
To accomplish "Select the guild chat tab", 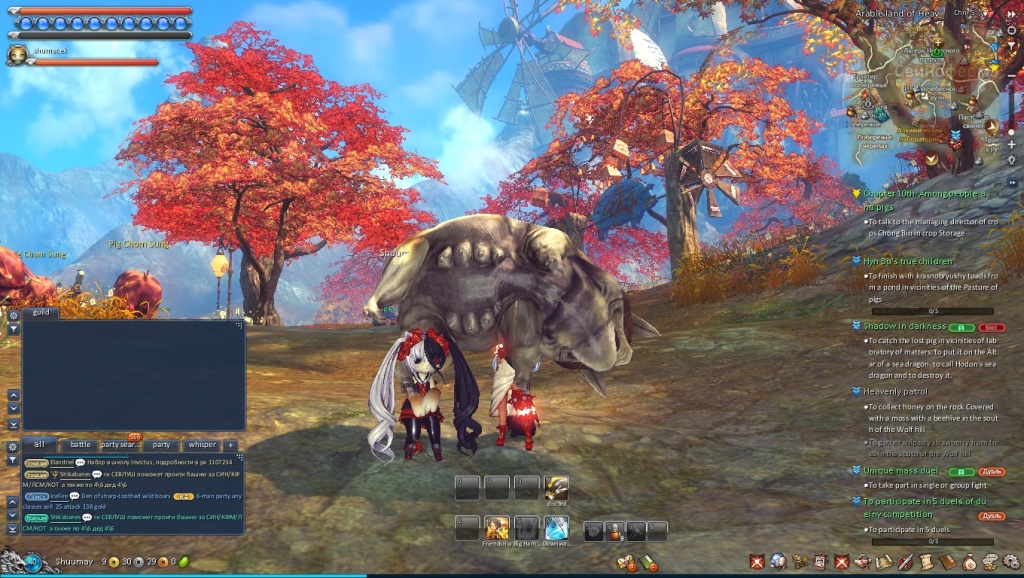I will coord(41,313).
